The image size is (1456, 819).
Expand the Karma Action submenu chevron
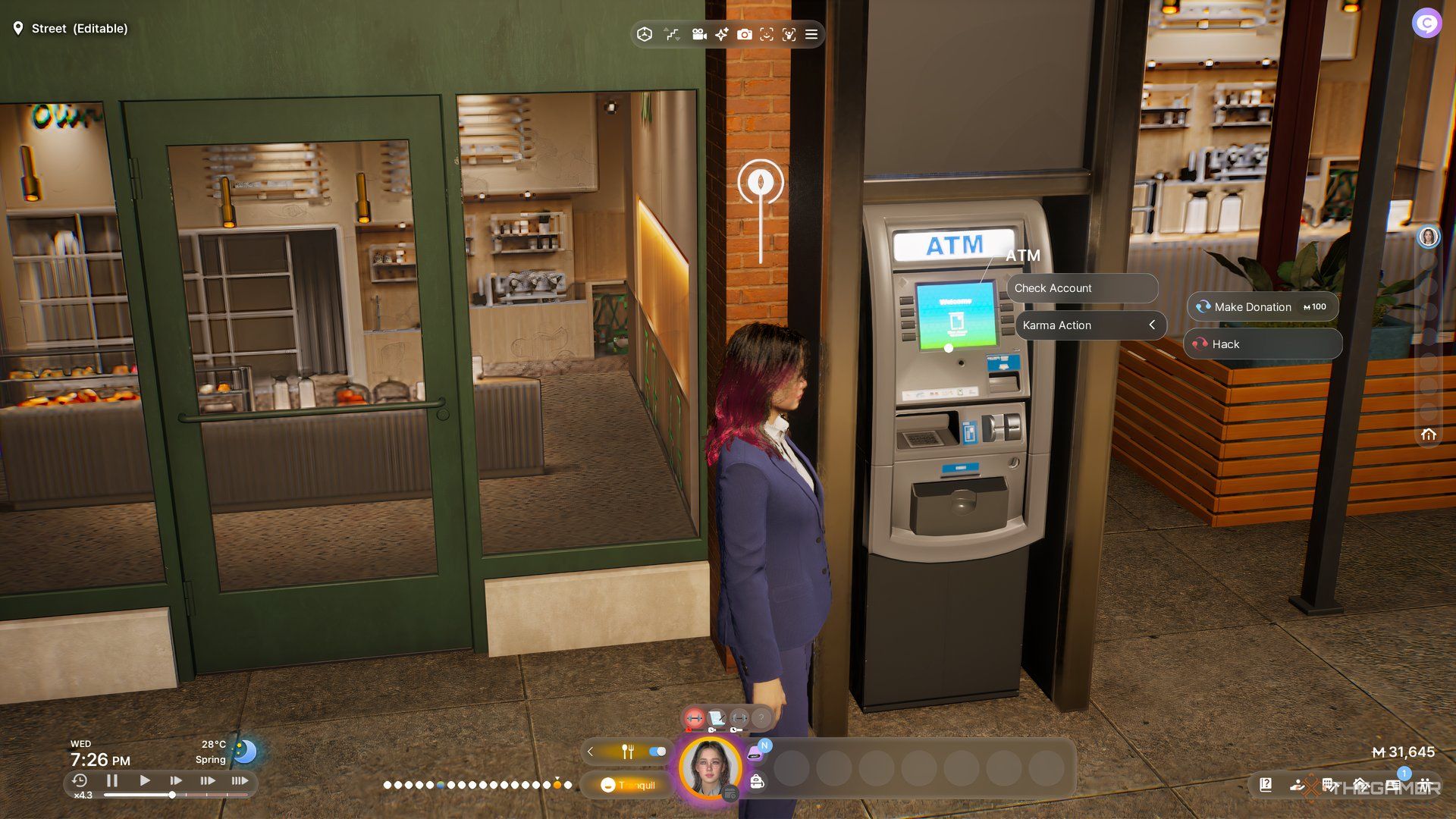coord(1153,325)
